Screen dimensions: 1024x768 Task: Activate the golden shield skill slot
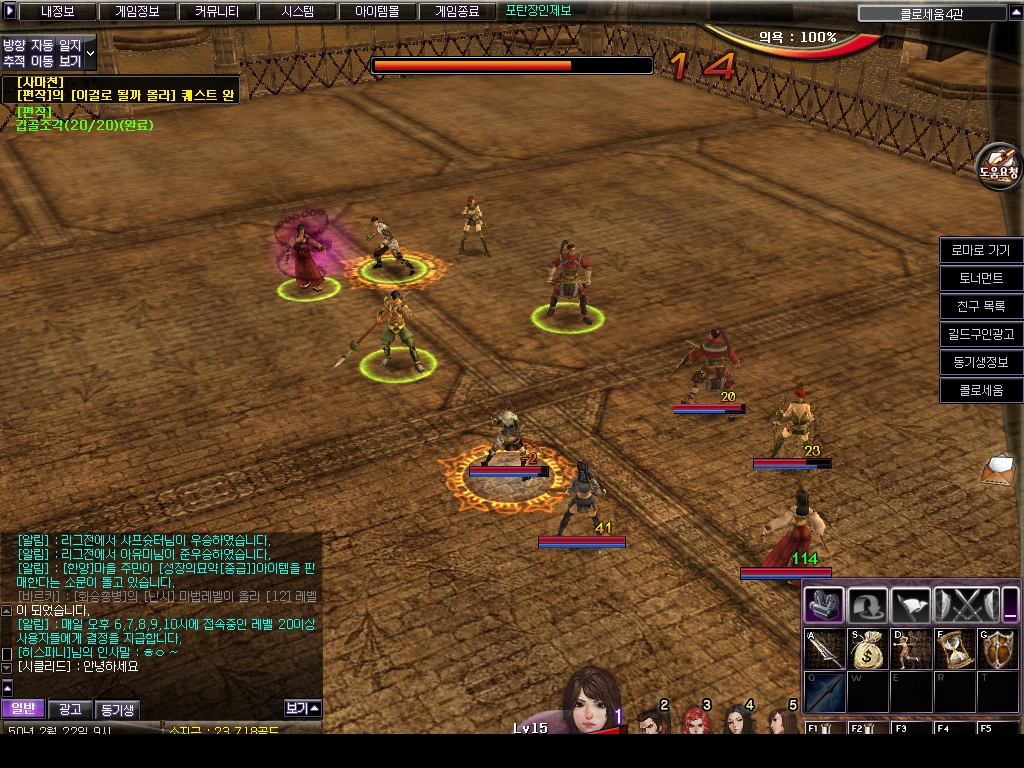(x=996, y=650)
